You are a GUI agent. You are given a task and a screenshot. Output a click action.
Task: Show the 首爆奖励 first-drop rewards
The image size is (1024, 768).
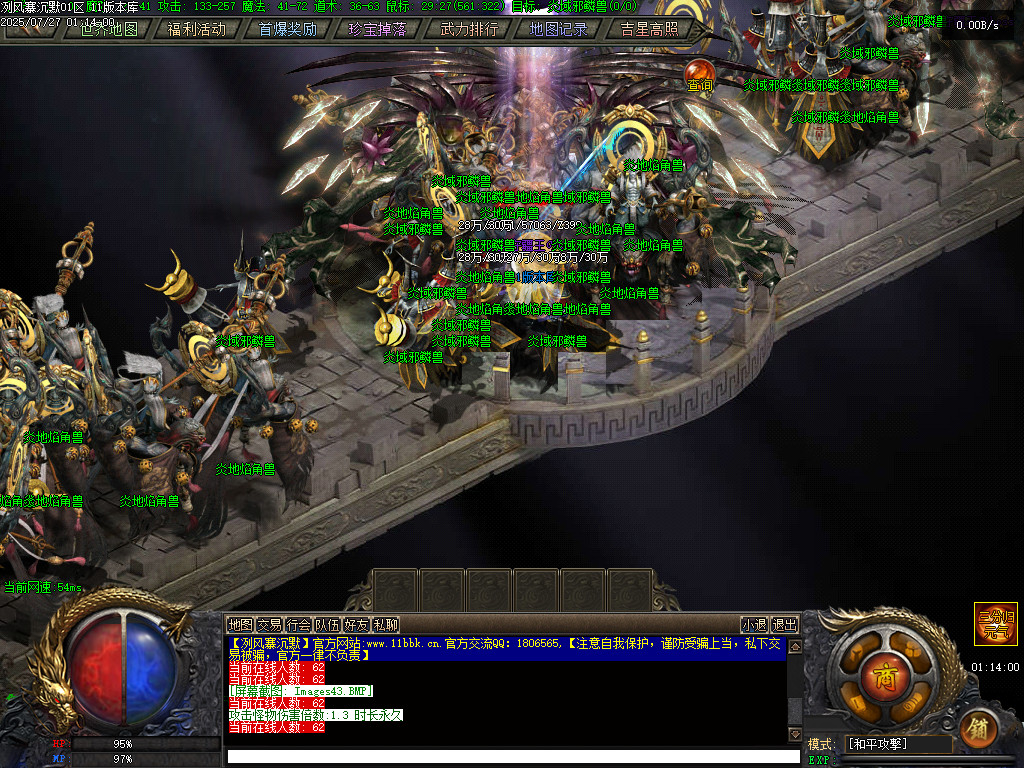288,29
